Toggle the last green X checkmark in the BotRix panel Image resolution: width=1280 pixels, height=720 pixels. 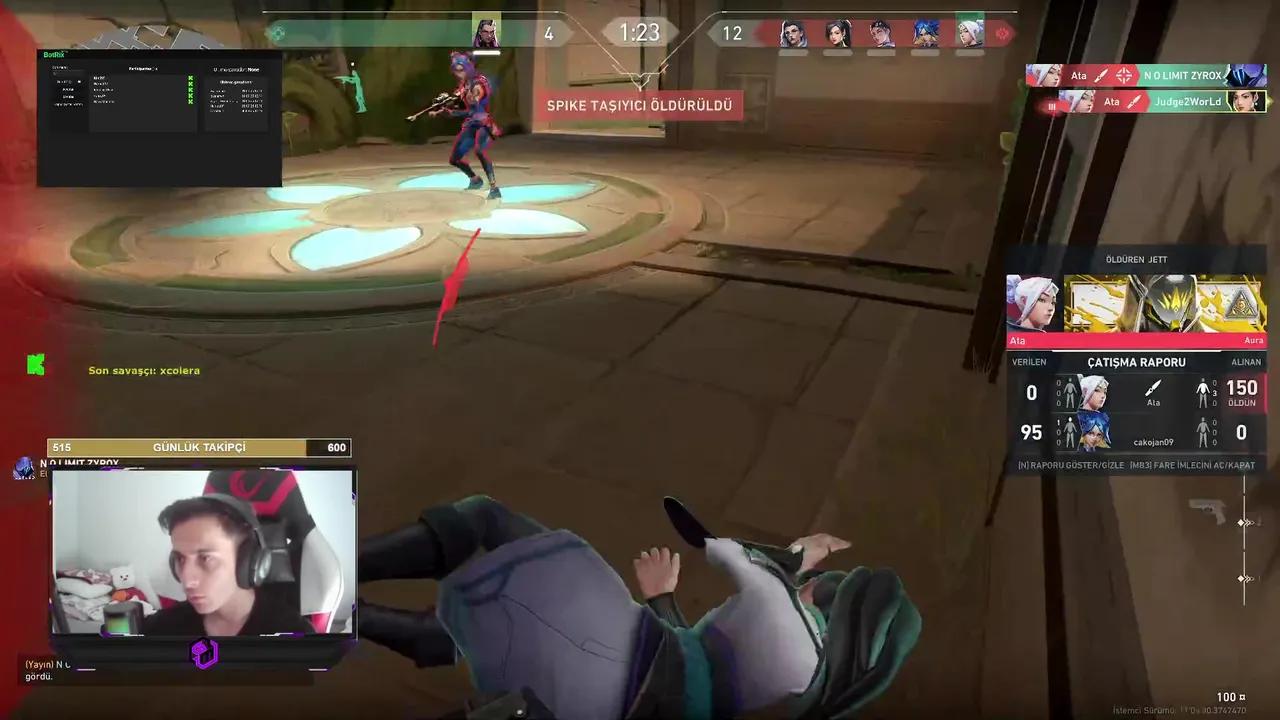tap(190, 102)
